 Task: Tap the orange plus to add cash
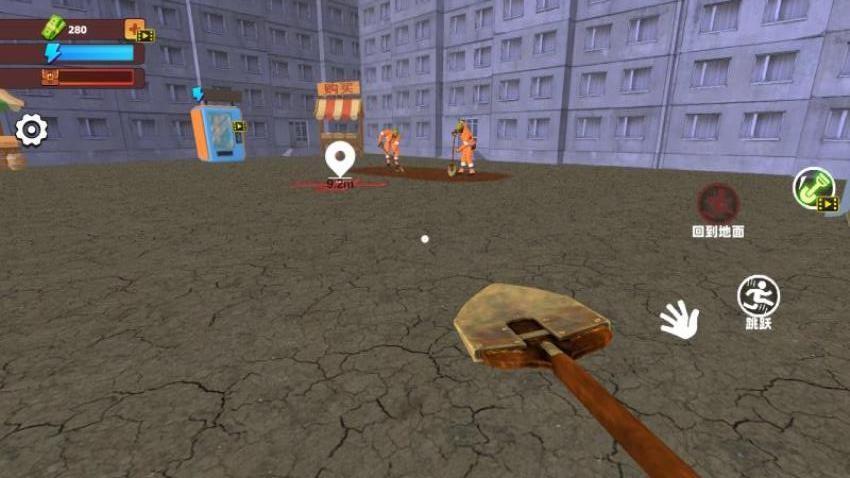pyautogui.click(x=134, y=28)
